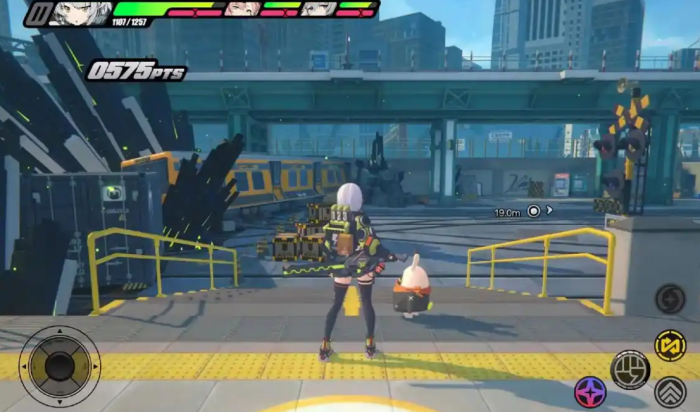
Task: Use the pink-purple star special skill
Action: click(590, 392)
